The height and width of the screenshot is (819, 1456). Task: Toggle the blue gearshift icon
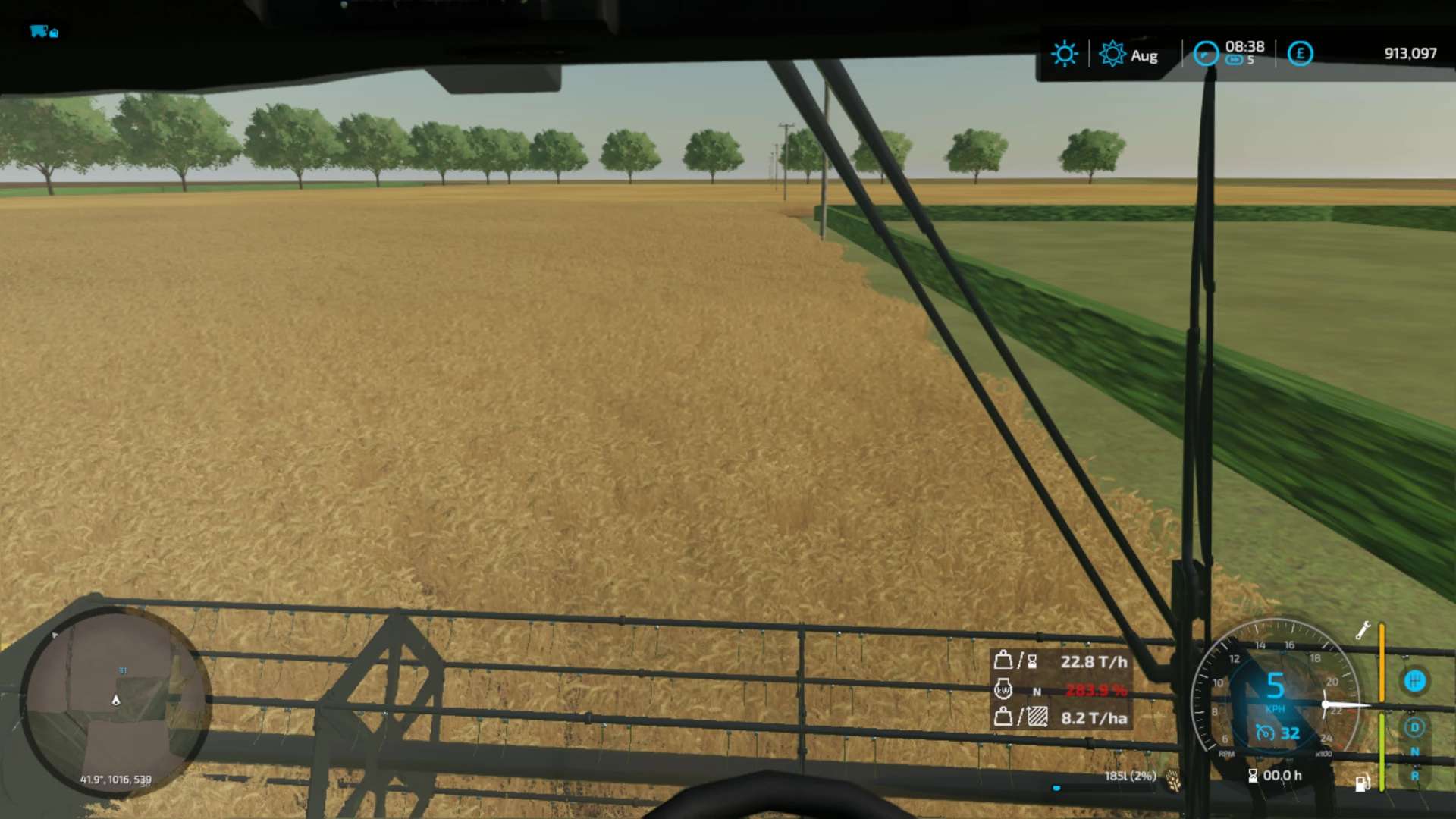[1414, 681]
